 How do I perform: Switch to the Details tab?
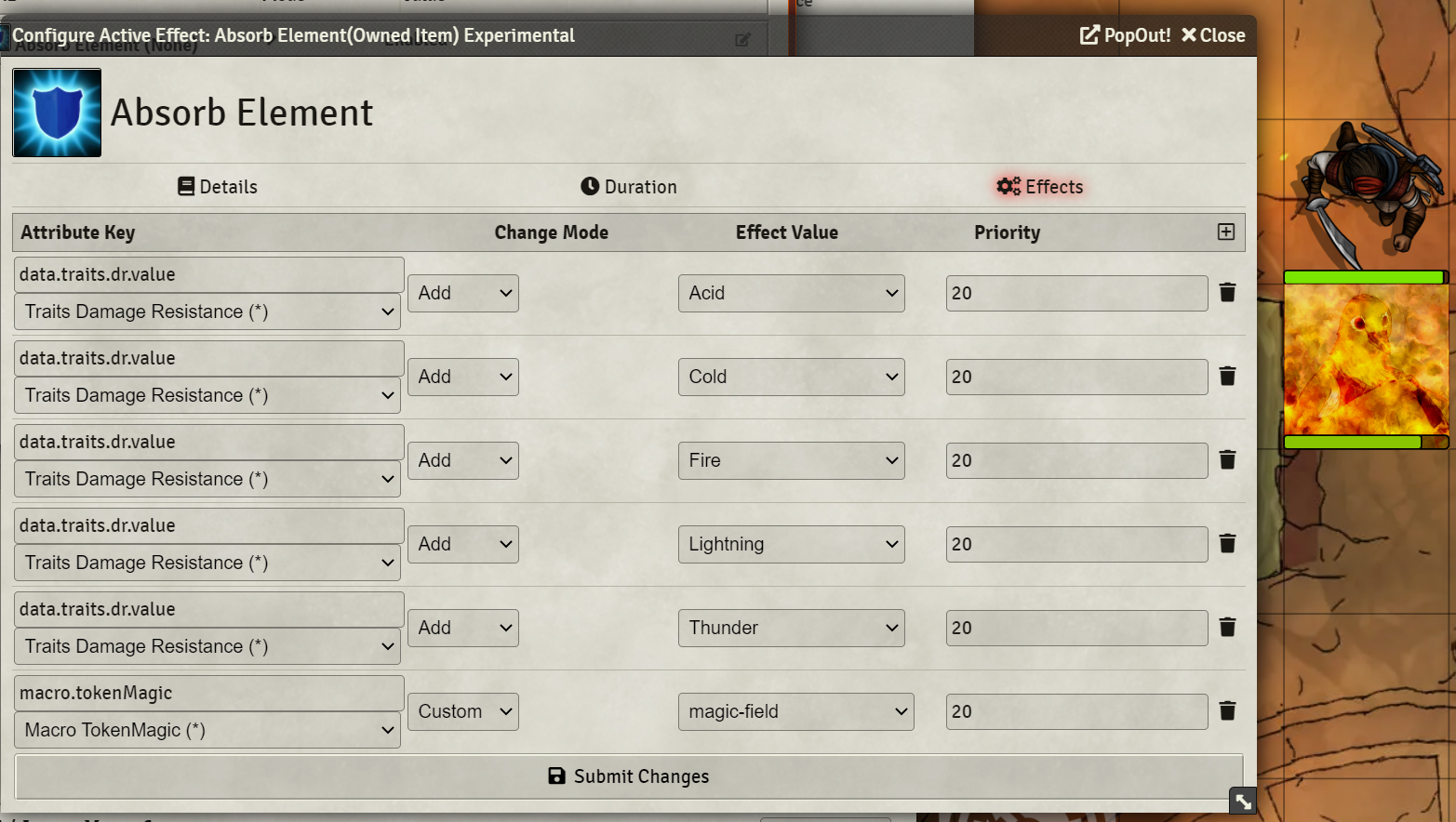pos(217,186)
